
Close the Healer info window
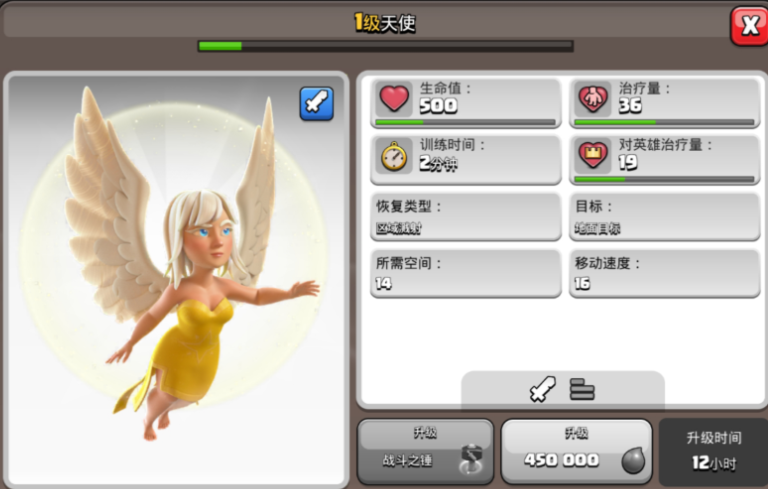748,25
